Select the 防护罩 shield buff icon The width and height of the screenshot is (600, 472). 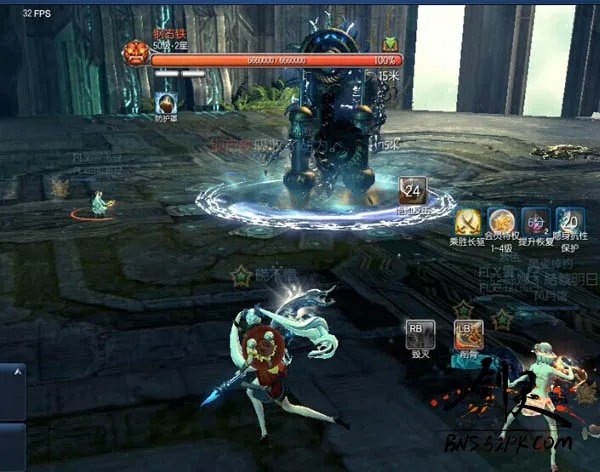click(165, 103)
